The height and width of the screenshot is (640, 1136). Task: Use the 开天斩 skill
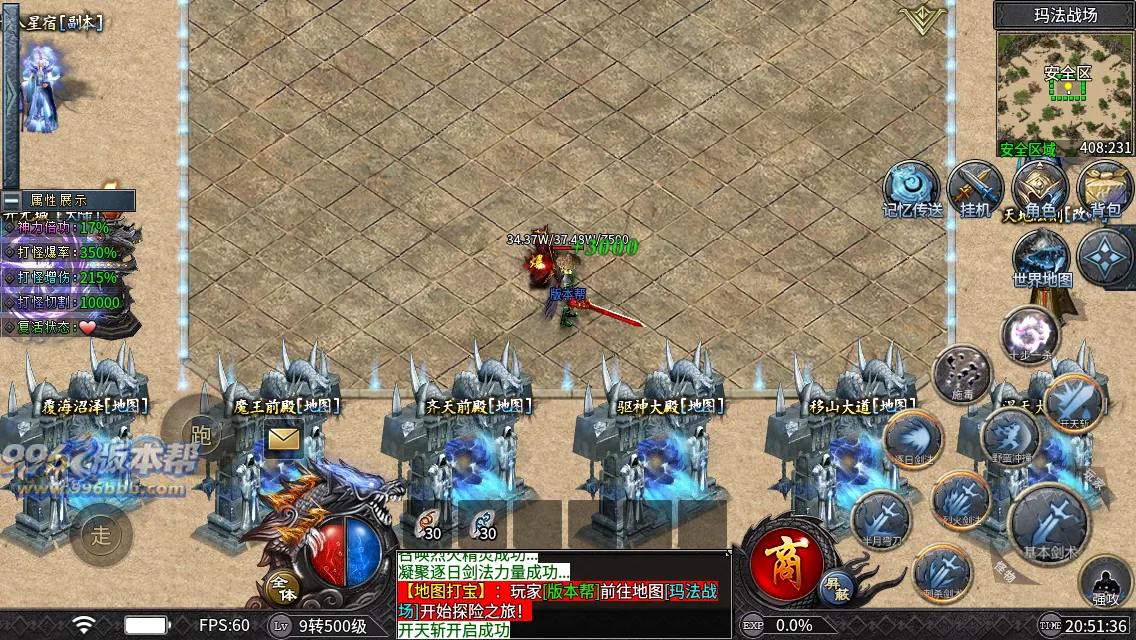(x=1075, y=400)
